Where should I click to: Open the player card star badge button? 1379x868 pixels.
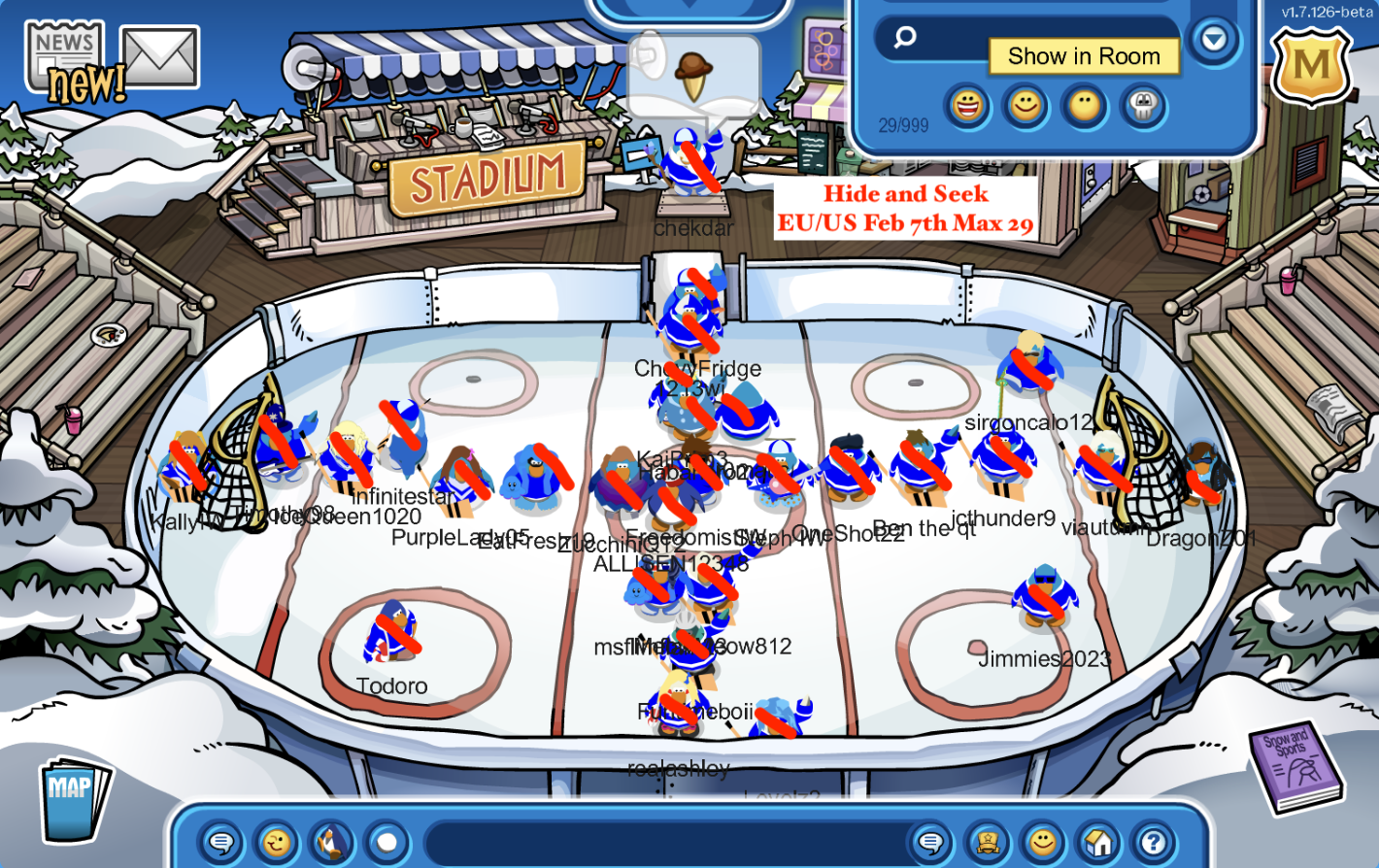coord(988,842)
